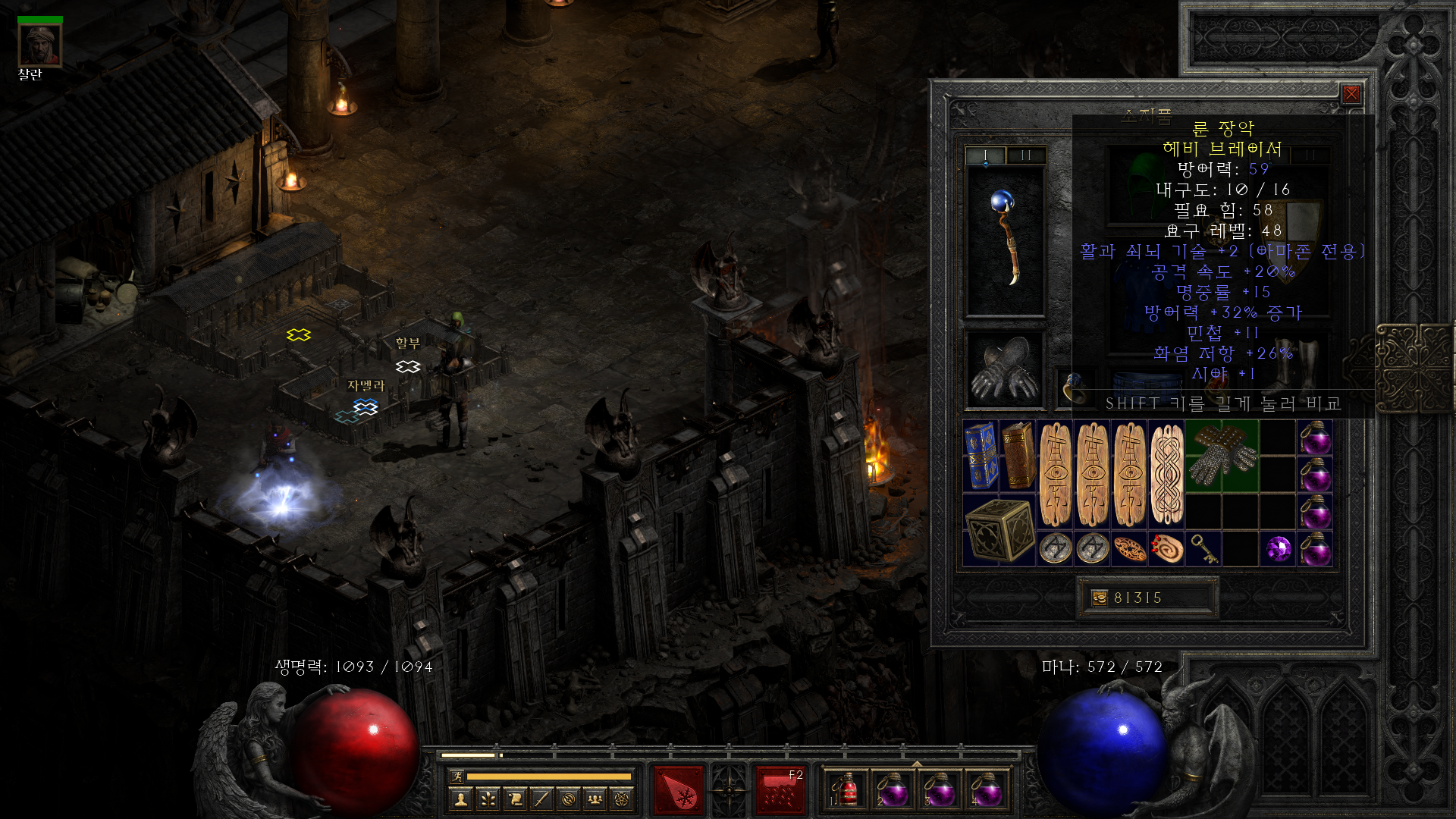
Task: Open the character sheet button
Action: 460,799
